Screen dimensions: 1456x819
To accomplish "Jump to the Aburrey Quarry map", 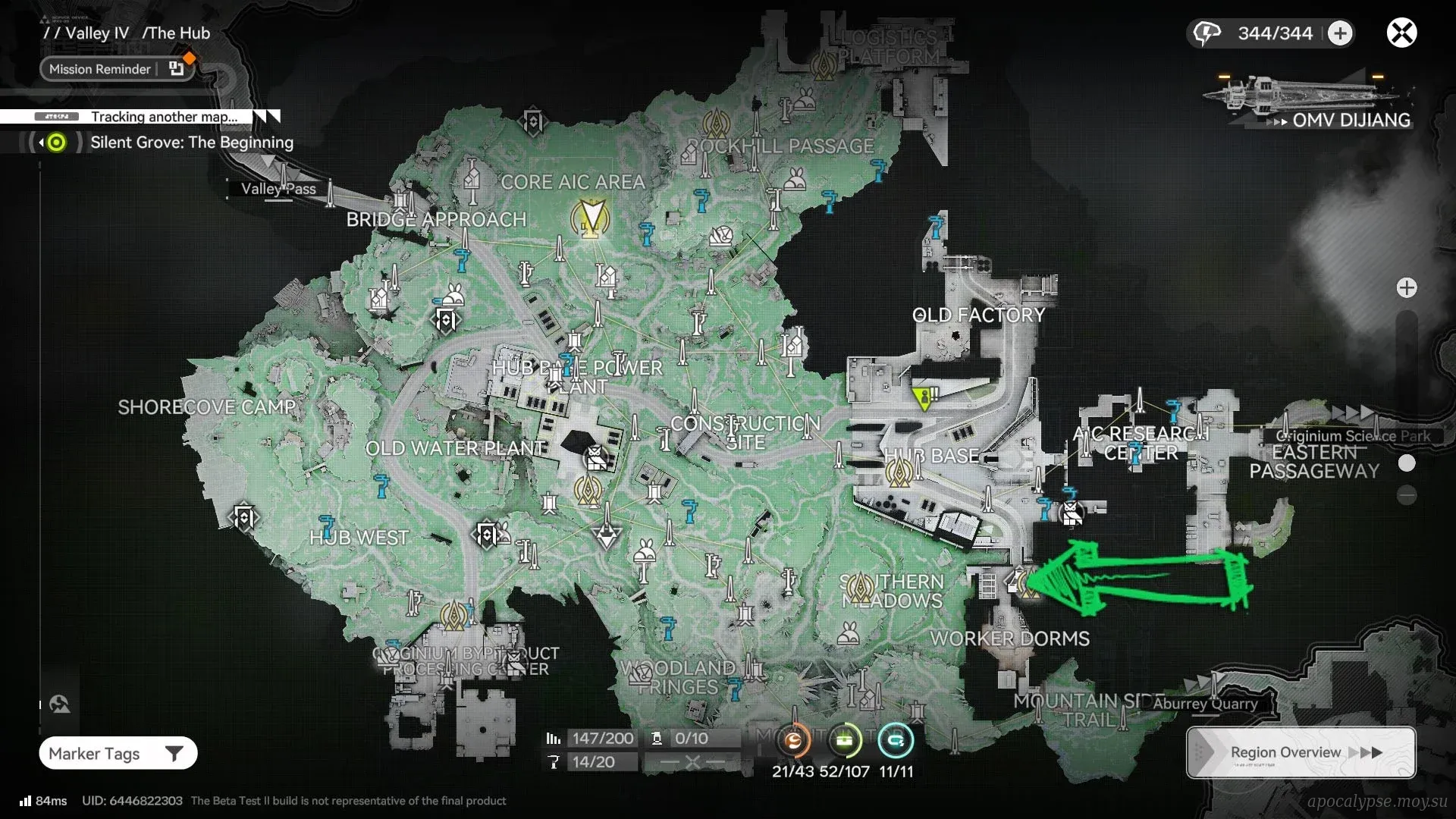I will (1205, 703).
